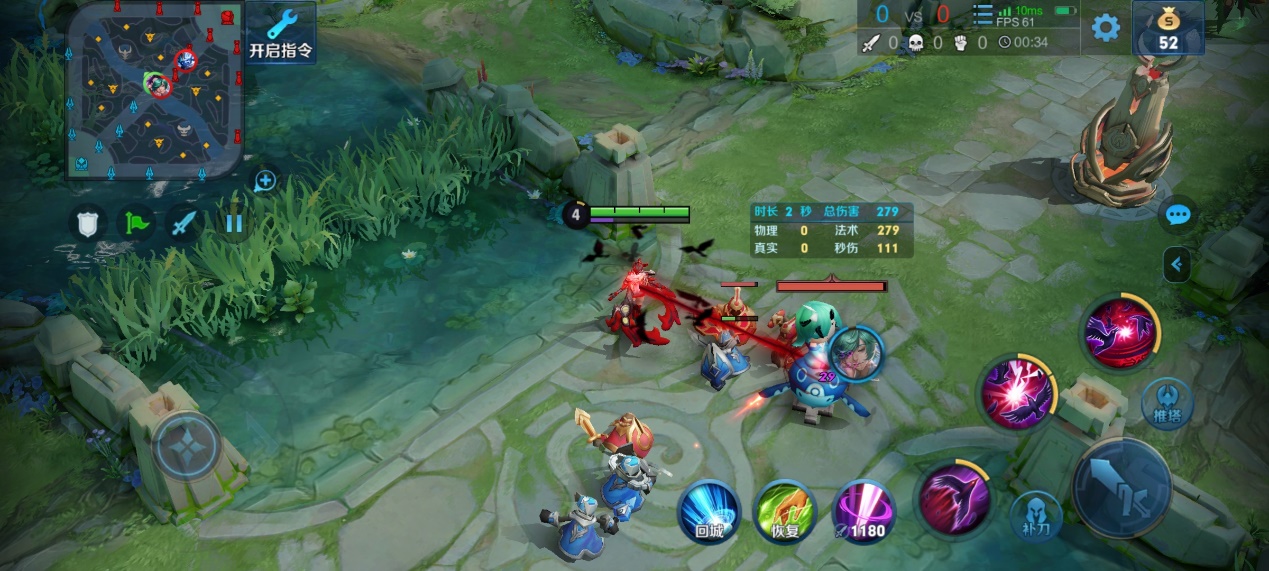Expand the side panel arrow tab
This screenshot has width=1269, height=571.
1177,265
